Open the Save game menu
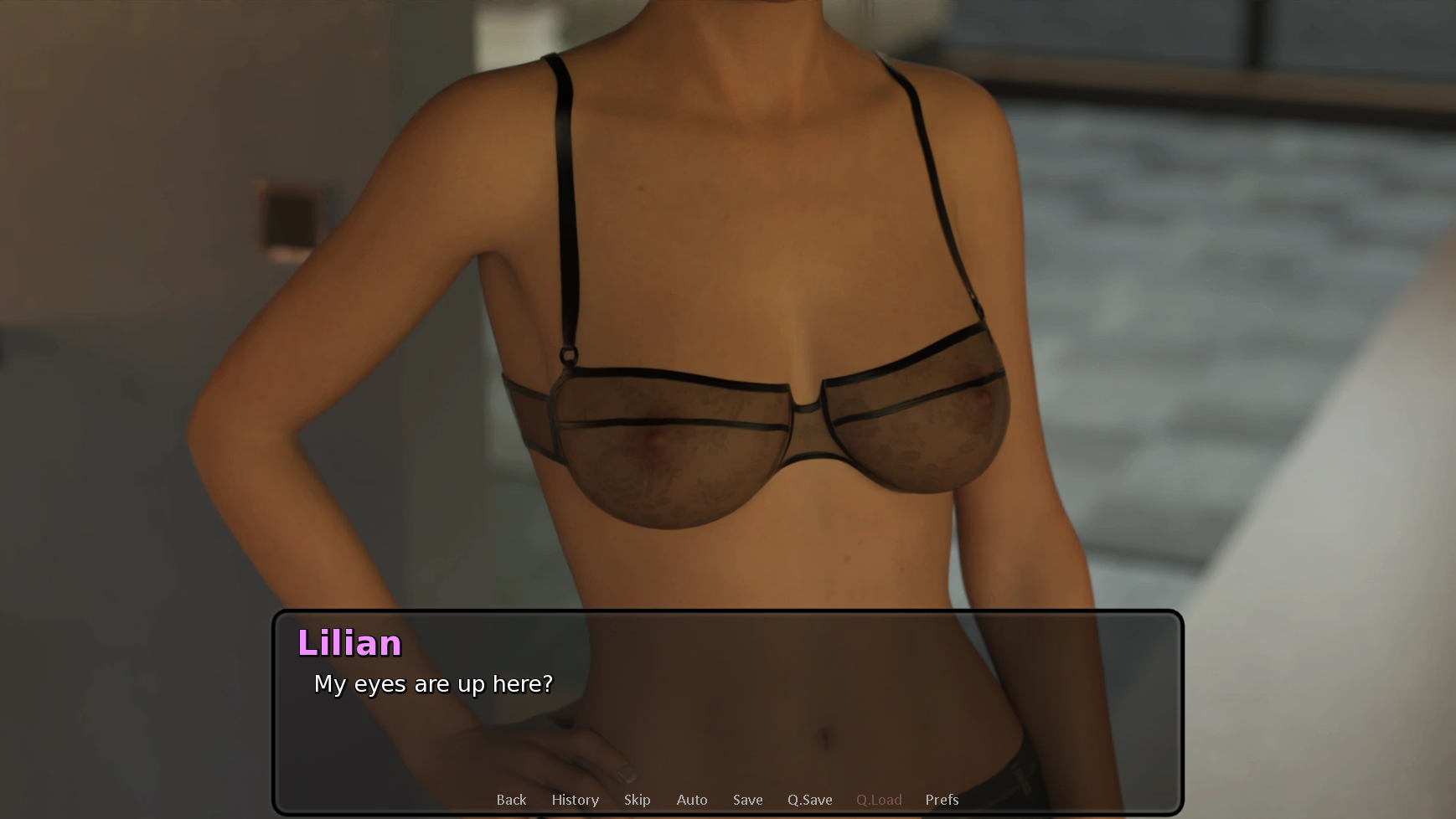This screenshot has height=819, width=1456. 747,800
